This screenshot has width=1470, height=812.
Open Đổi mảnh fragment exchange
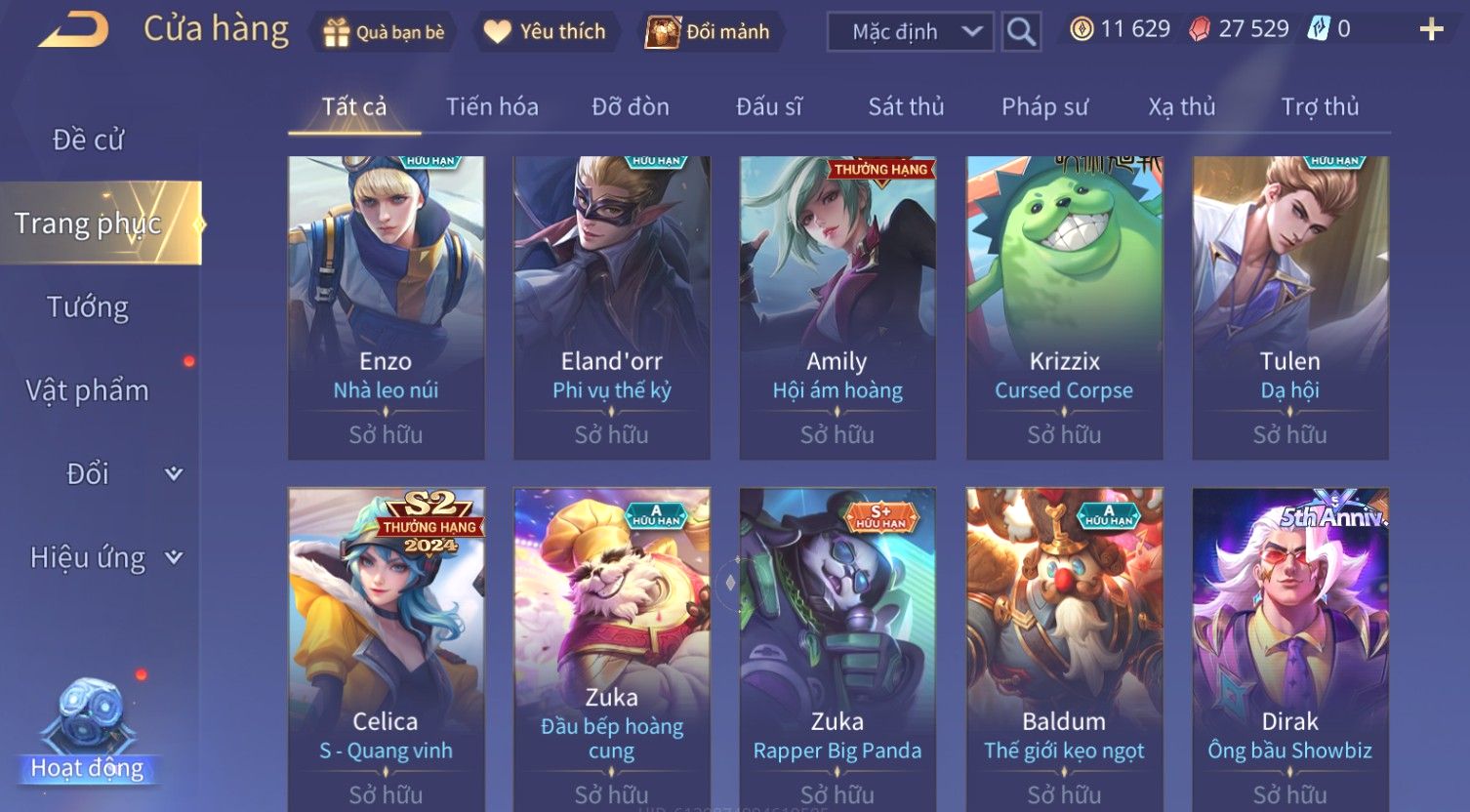pos(709,32)
